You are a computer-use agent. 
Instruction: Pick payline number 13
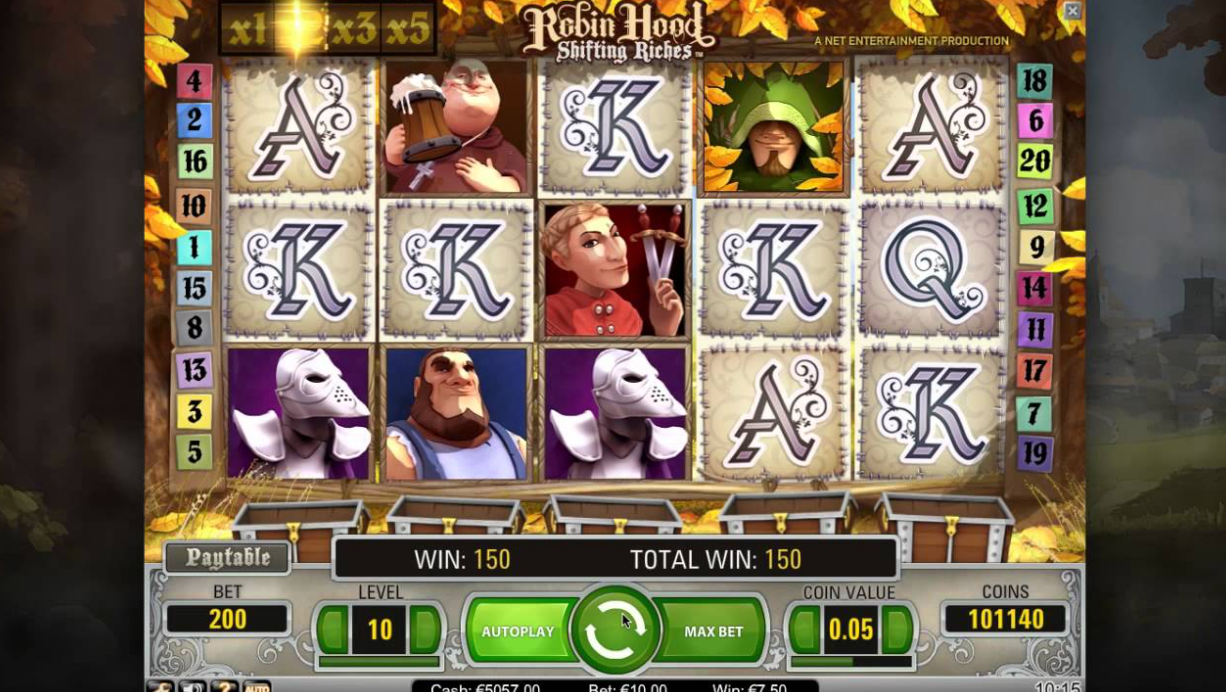tap(194, 370)
